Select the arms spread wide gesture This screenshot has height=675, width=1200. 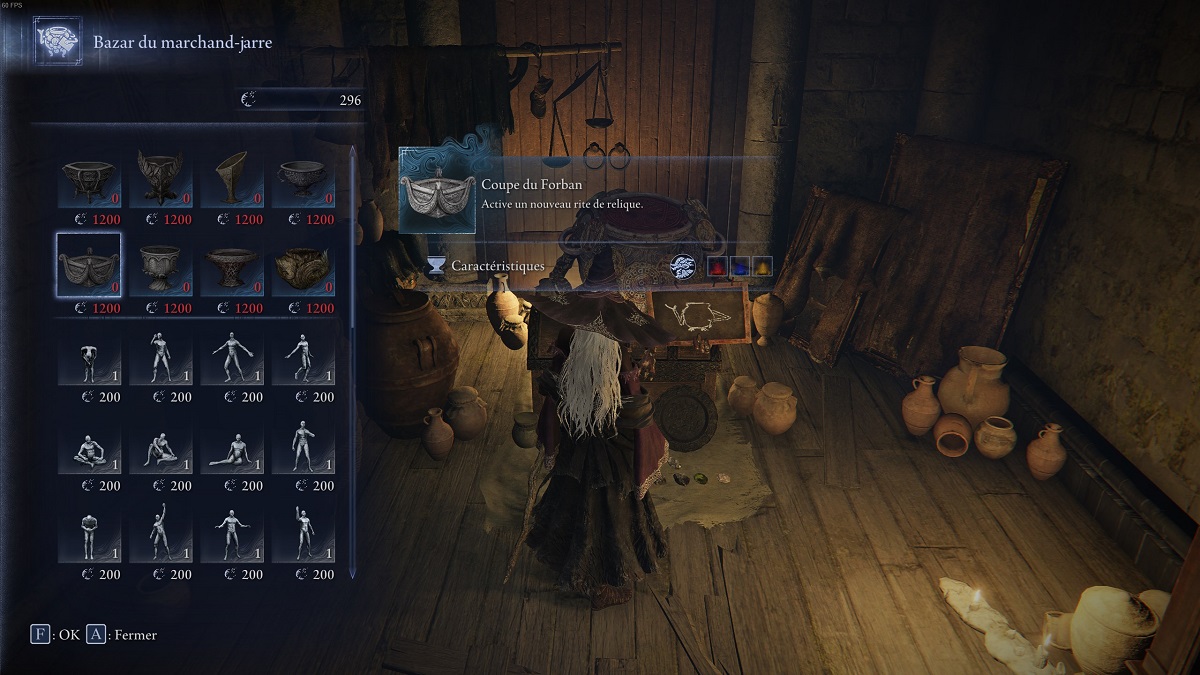[x=232, y=356]
